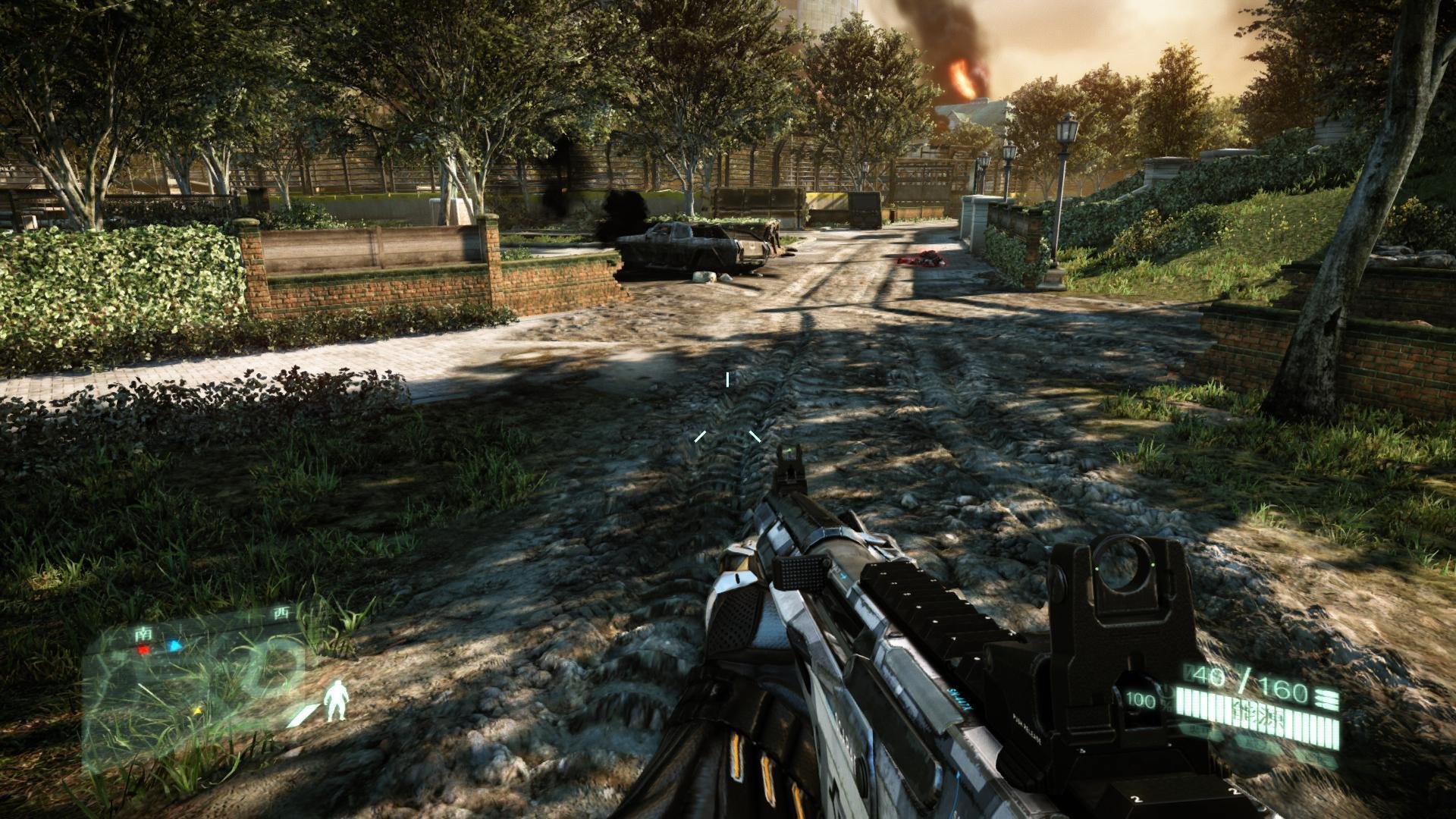Select the red enemy marker on the minimap

[143, 649]
